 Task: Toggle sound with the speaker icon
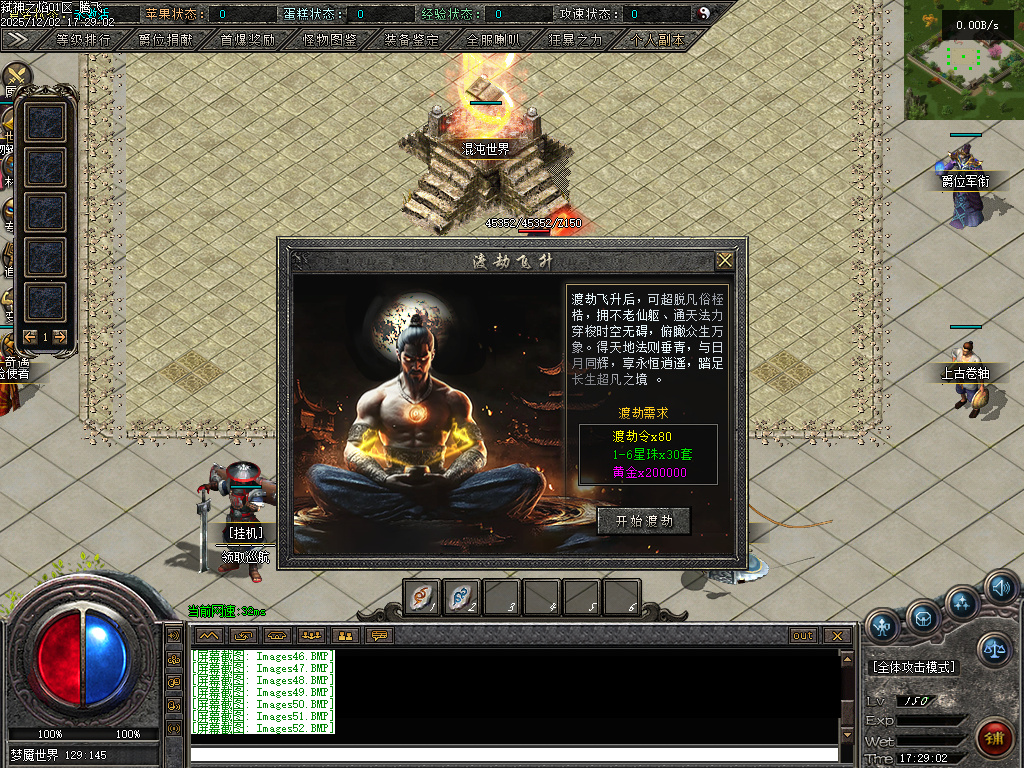tap(1000, 587)
